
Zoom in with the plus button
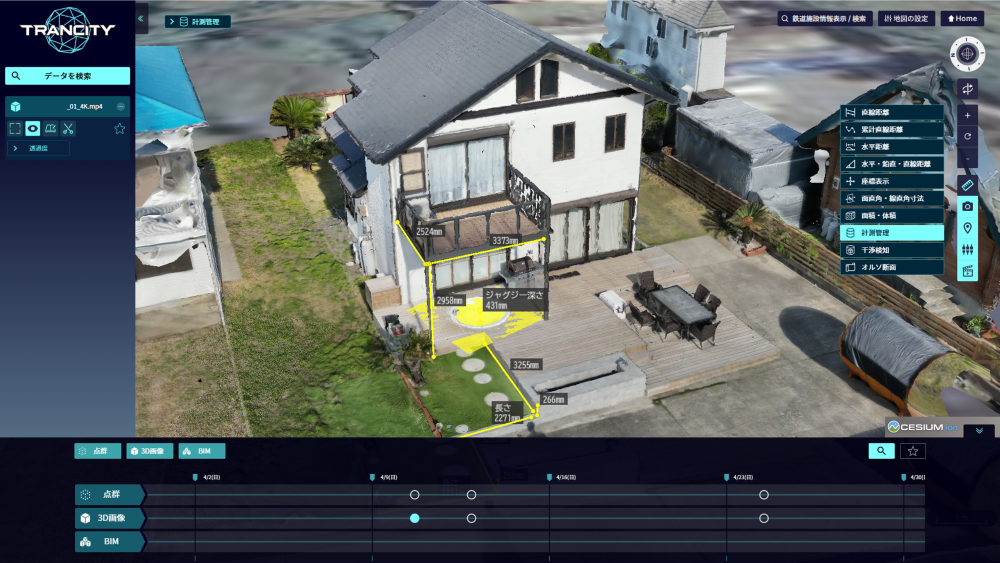pyautogui.click(x=967, y=115)
